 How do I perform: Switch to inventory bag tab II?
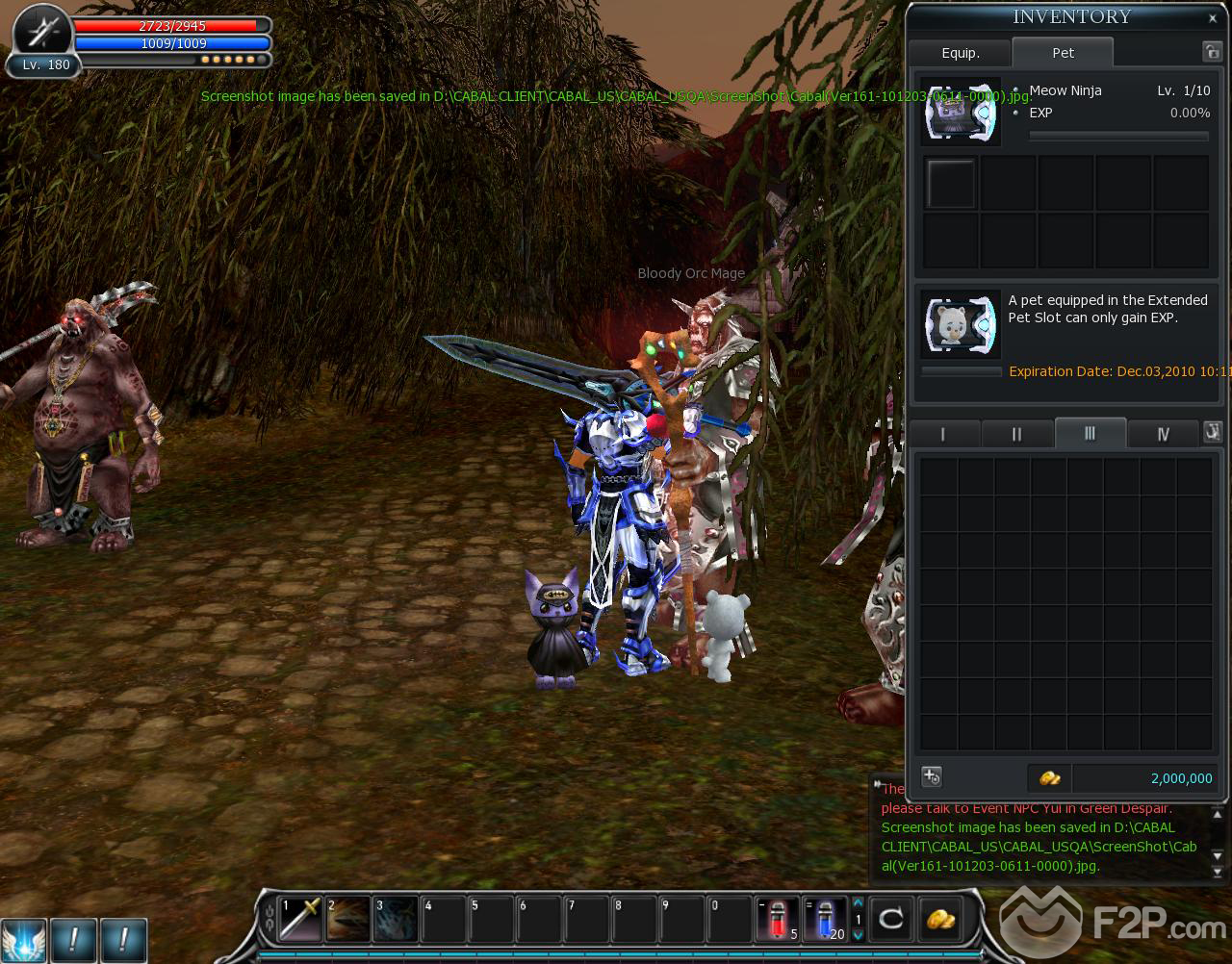(x=1016, y=434)
